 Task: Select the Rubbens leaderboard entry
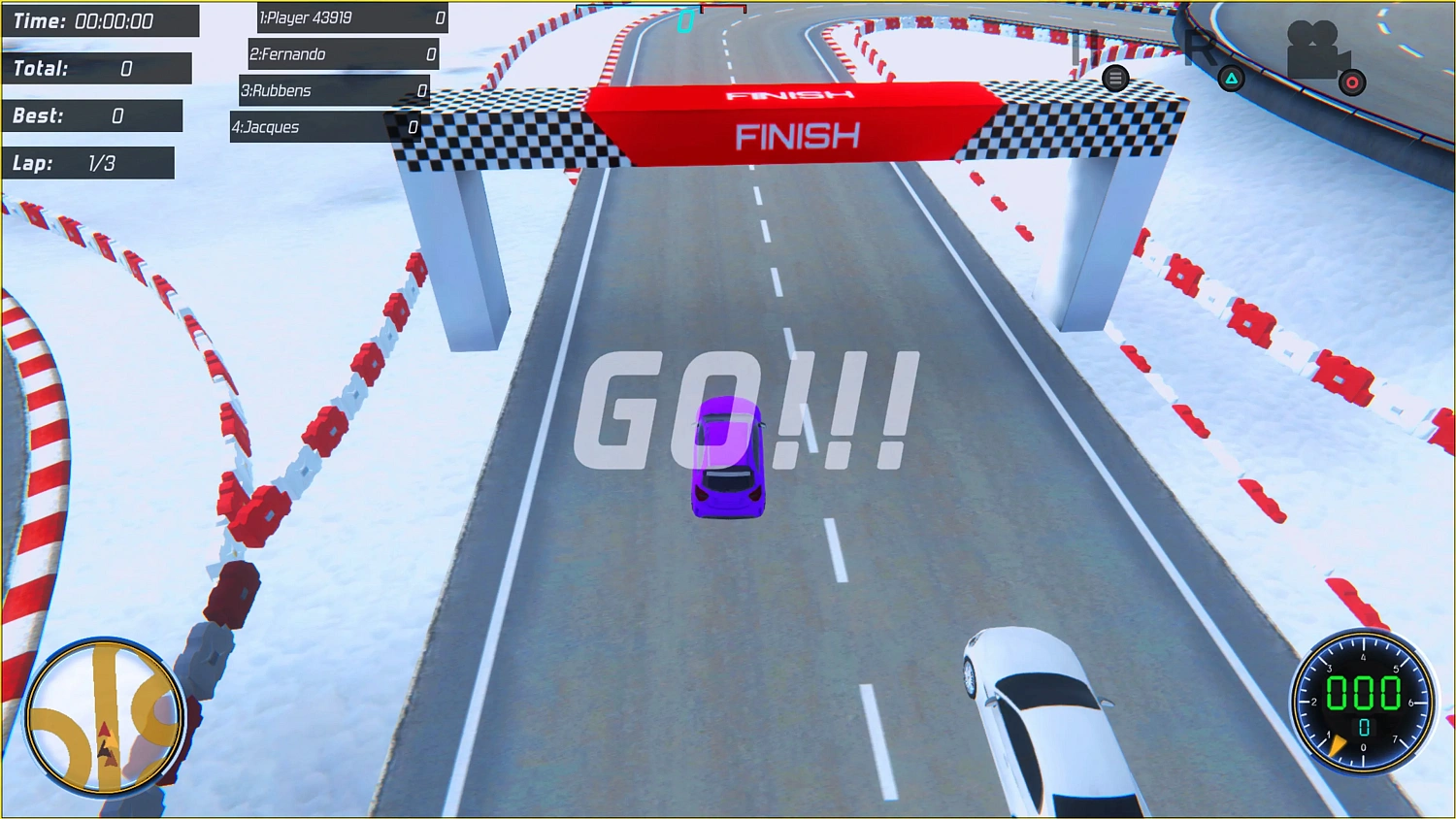tap(334, 90)
